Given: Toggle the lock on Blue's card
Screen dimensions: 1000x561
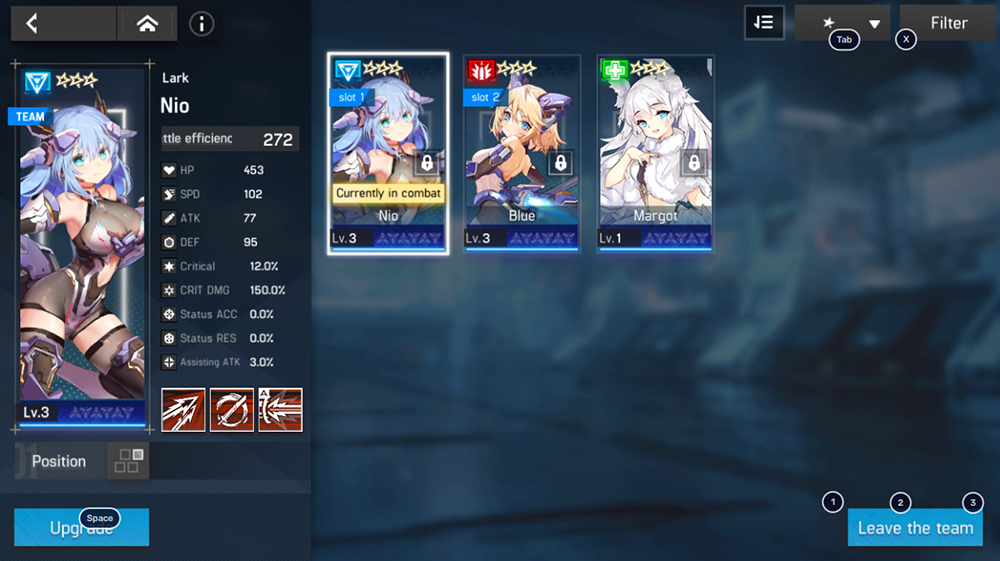Looking at the screenshot, I should coord(560,162).
